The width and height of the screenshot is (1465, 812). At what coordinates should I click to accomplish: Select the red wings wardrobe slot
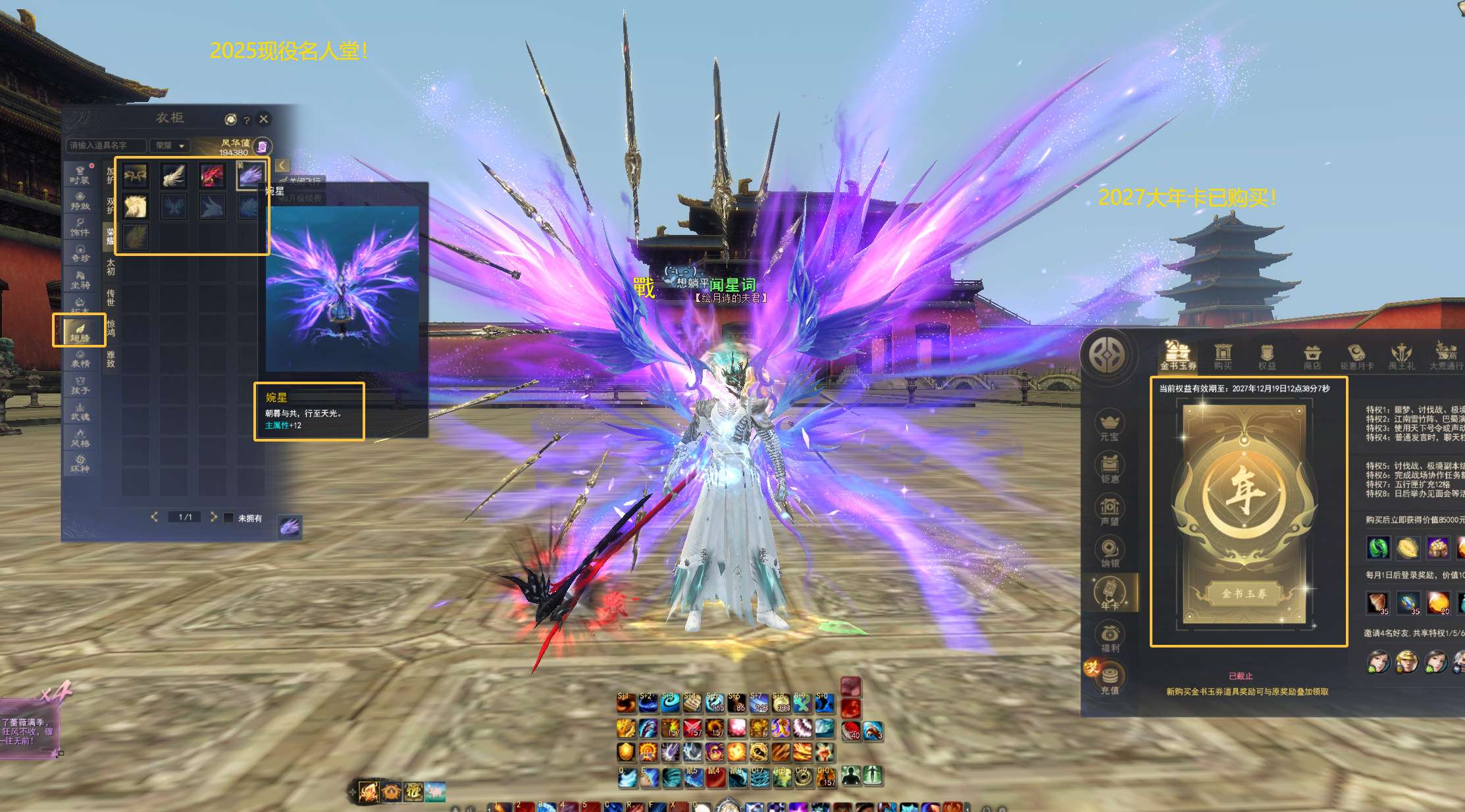tap(212, 176)
